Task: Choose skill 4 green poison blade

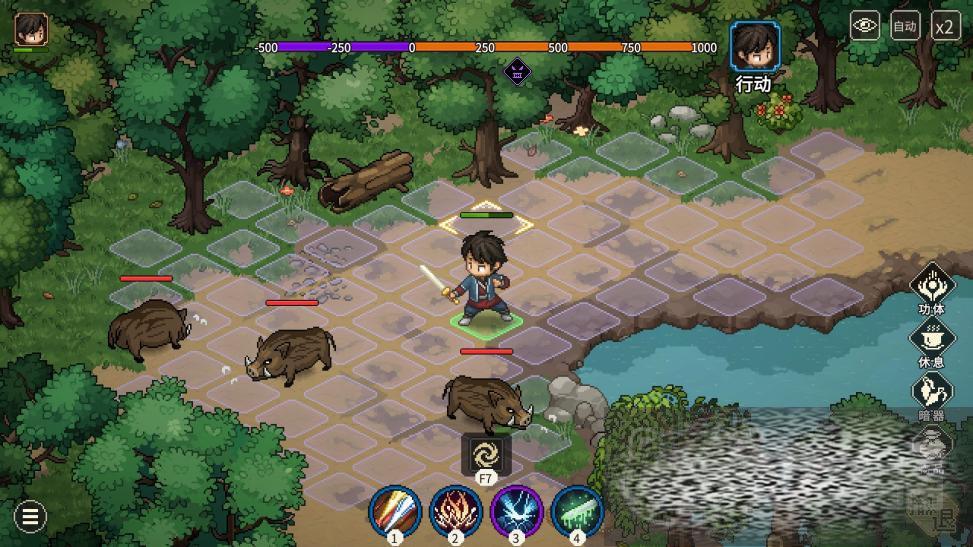Action: (x=577, y=511)
